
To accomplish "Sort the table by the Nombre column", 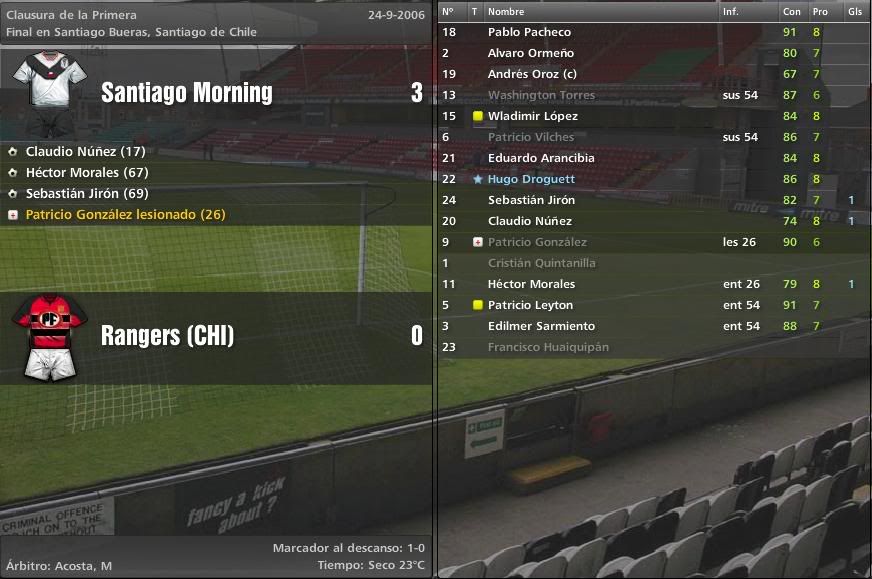I will (506, 11).
